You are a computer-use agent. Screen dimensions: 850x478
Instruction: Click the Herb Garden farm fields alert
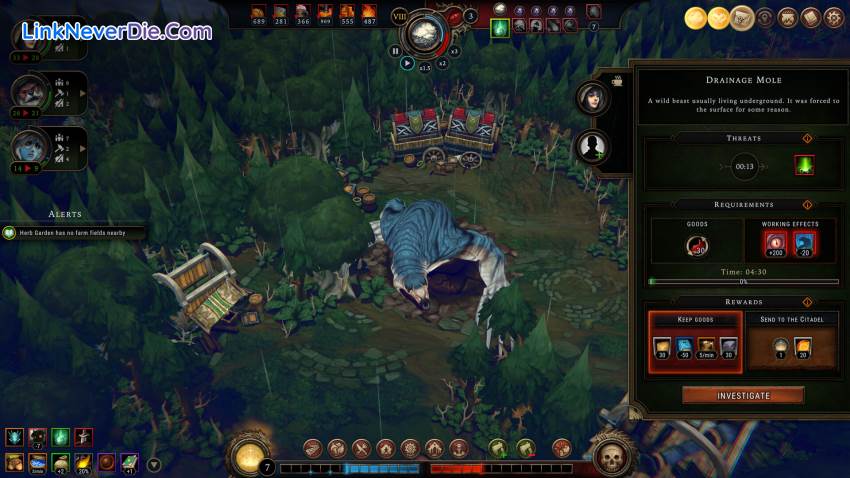[75, 233]
